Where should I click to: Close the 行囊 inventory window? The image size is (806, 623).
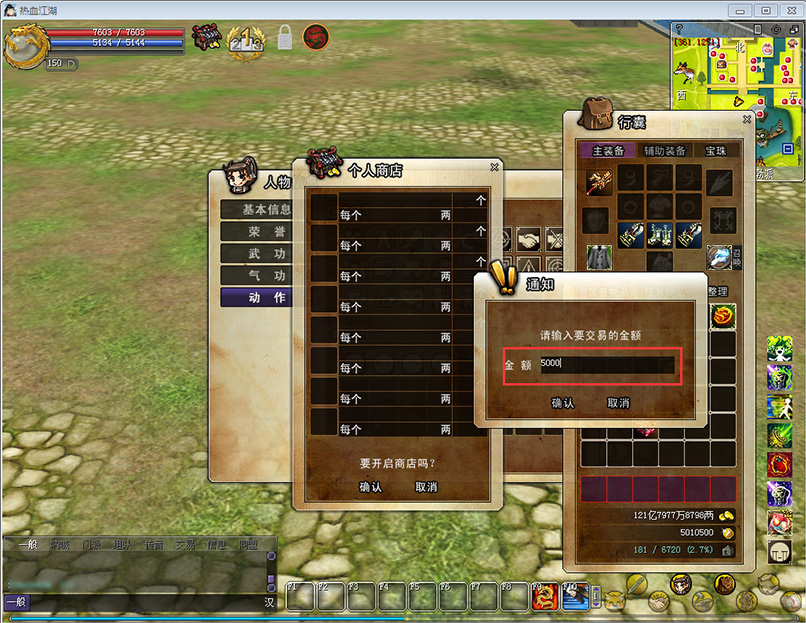(746, 119)
